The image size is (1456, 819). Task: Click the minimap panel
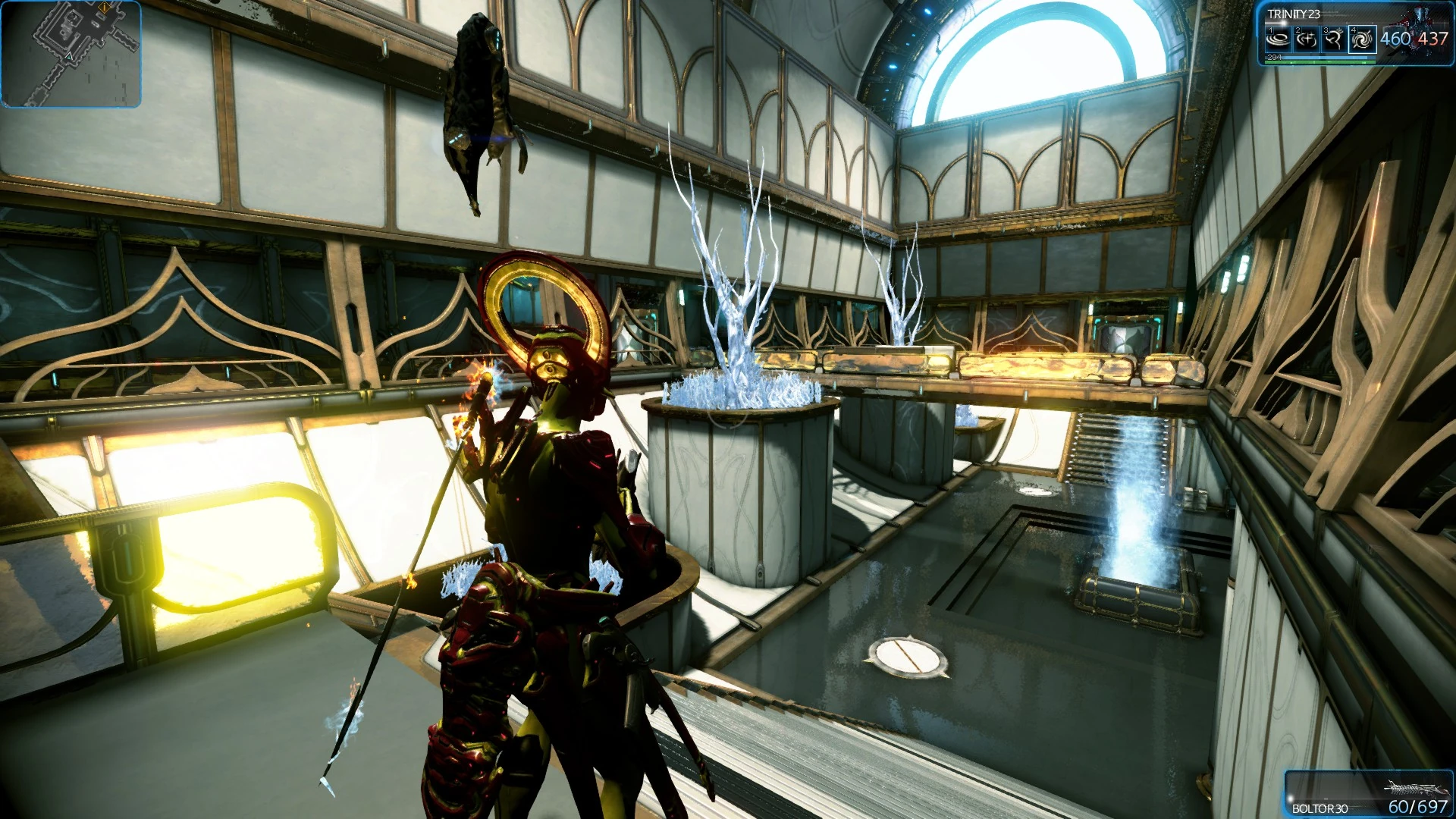[71, 54]
